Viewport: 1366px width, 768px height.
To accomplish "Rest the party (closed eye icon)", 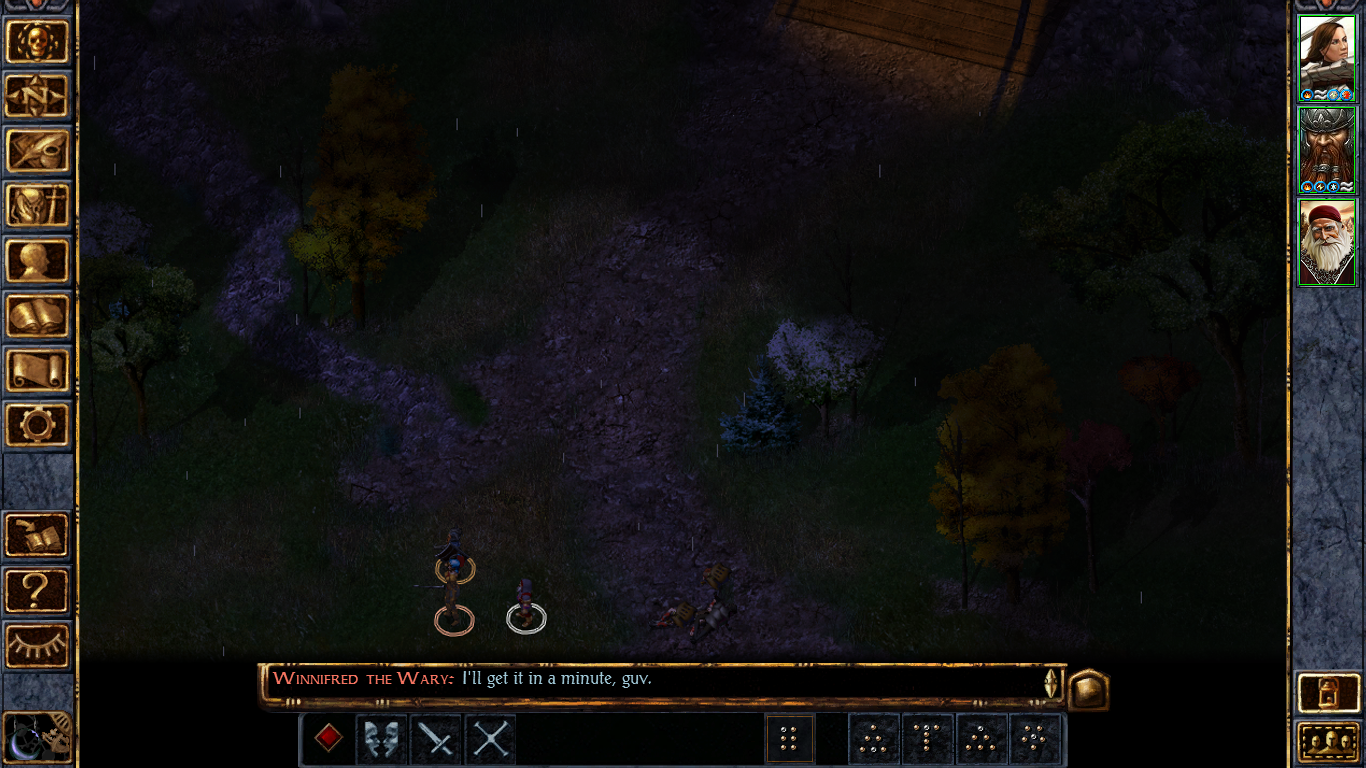I will tap(38, 647).
